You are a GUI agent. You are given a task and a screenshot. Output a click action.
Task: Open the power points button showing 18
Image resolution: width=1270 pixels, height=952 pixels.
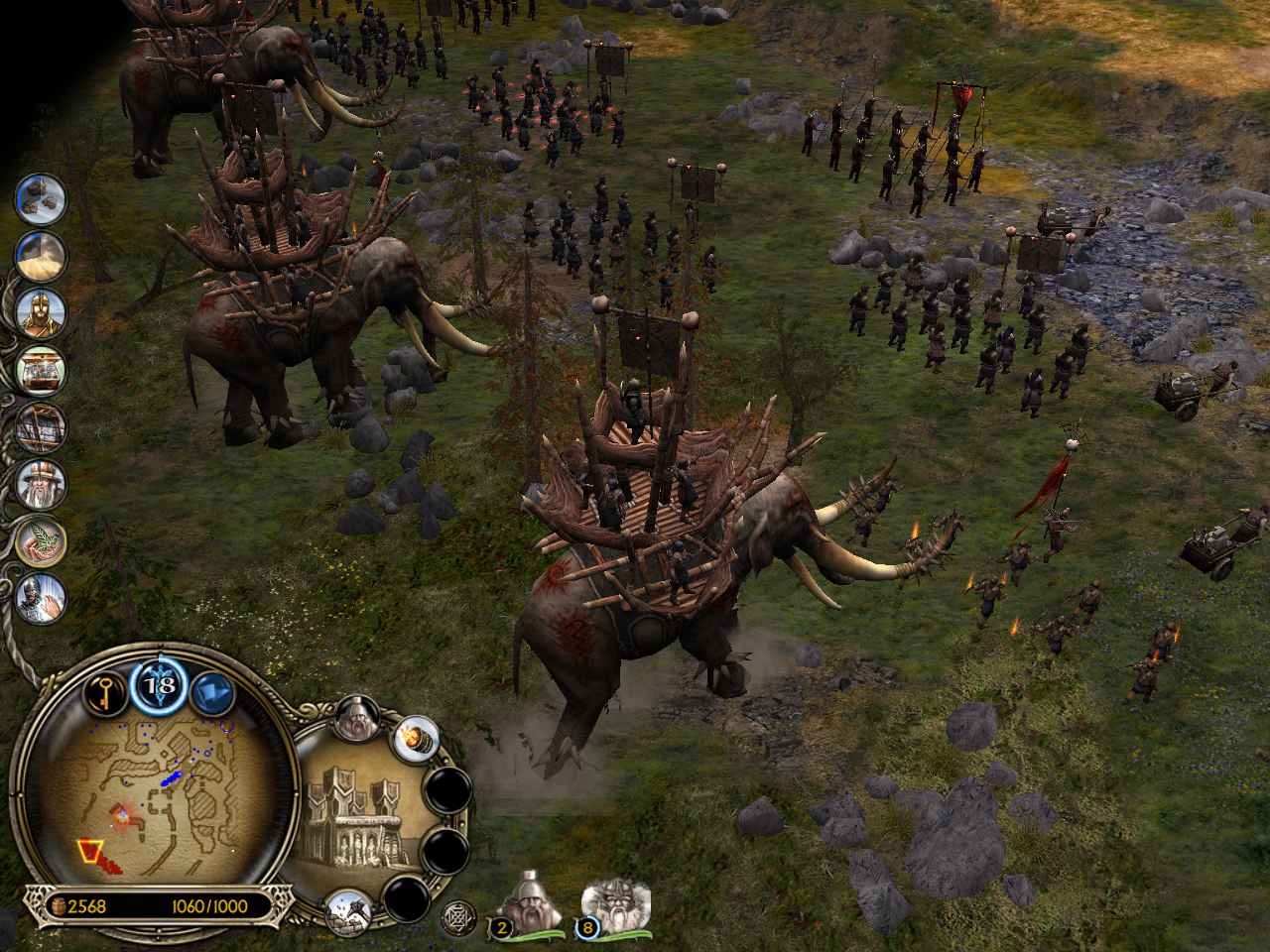(156, 685)
